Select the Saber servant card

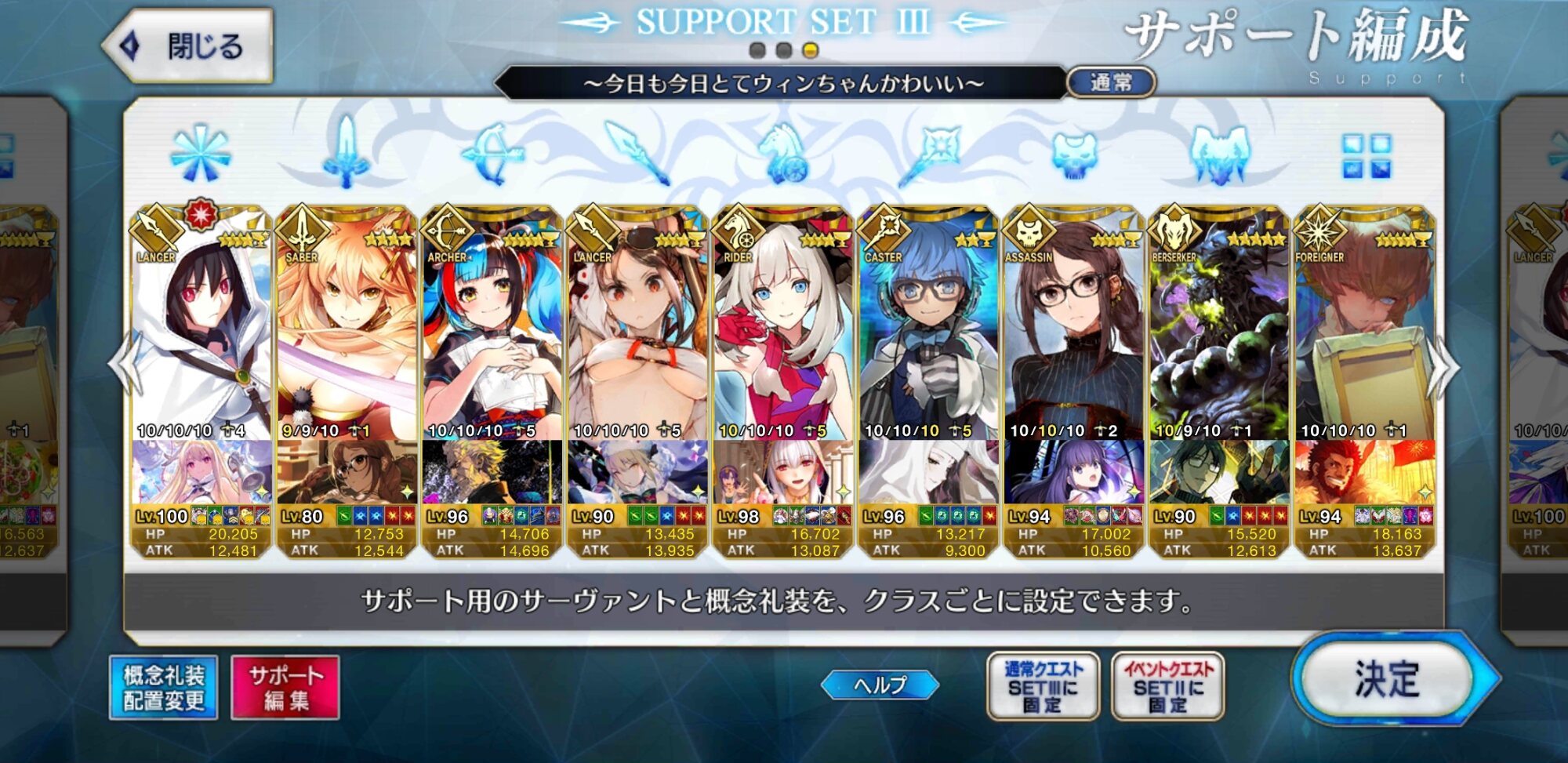coord(347,329)
